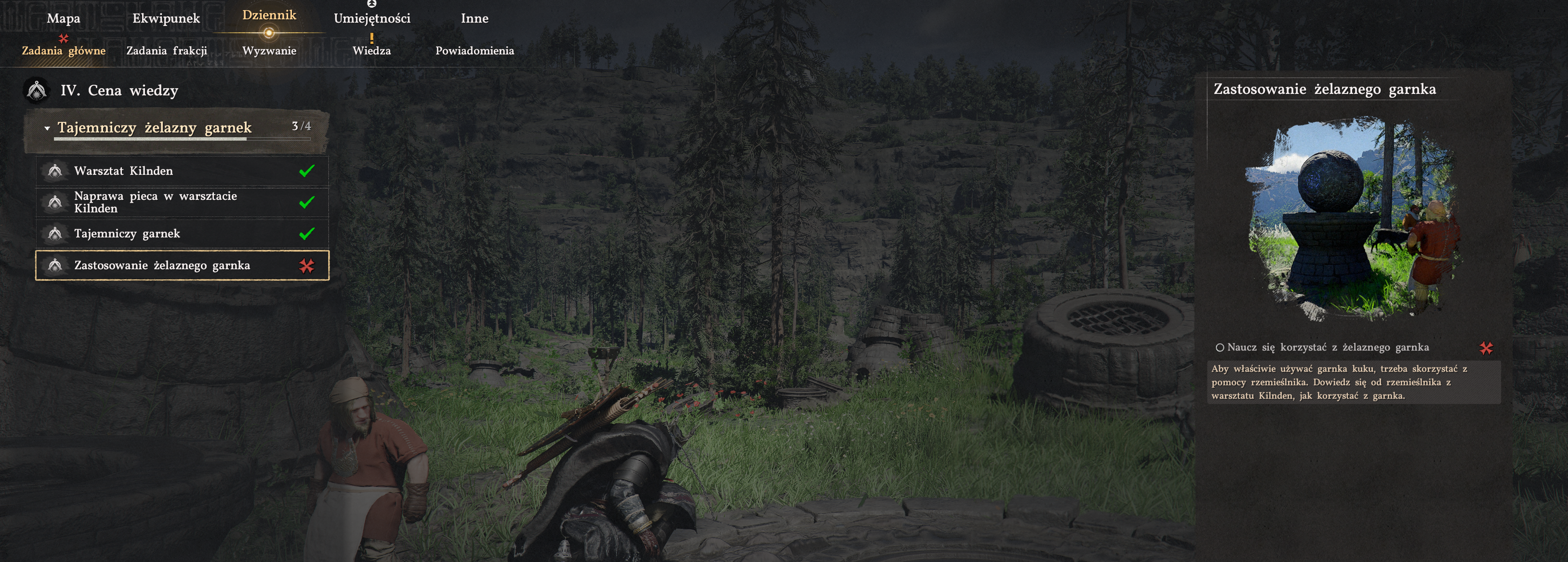Collapse the Tajemniczy żelazny garnek quest group

pos(48,128)
